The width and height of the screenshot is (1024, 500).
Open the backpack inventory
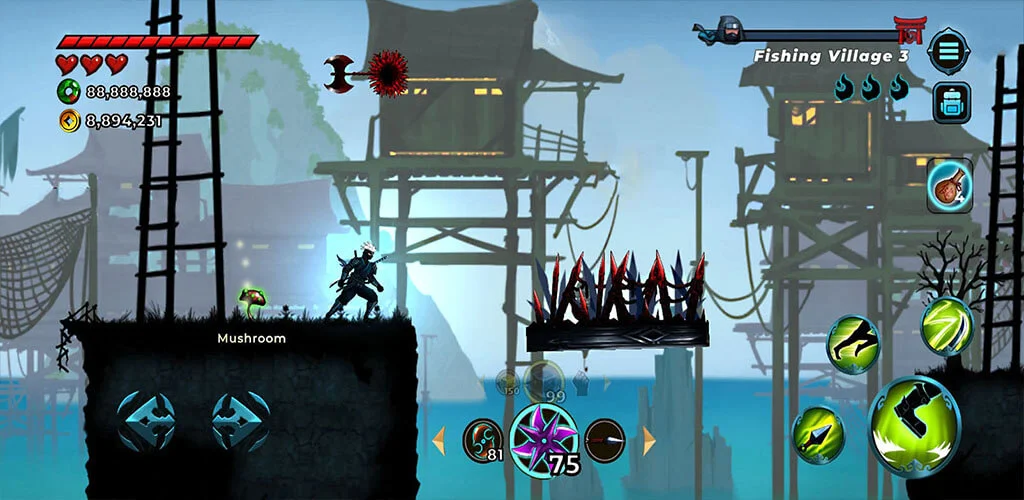coord(951,102)
